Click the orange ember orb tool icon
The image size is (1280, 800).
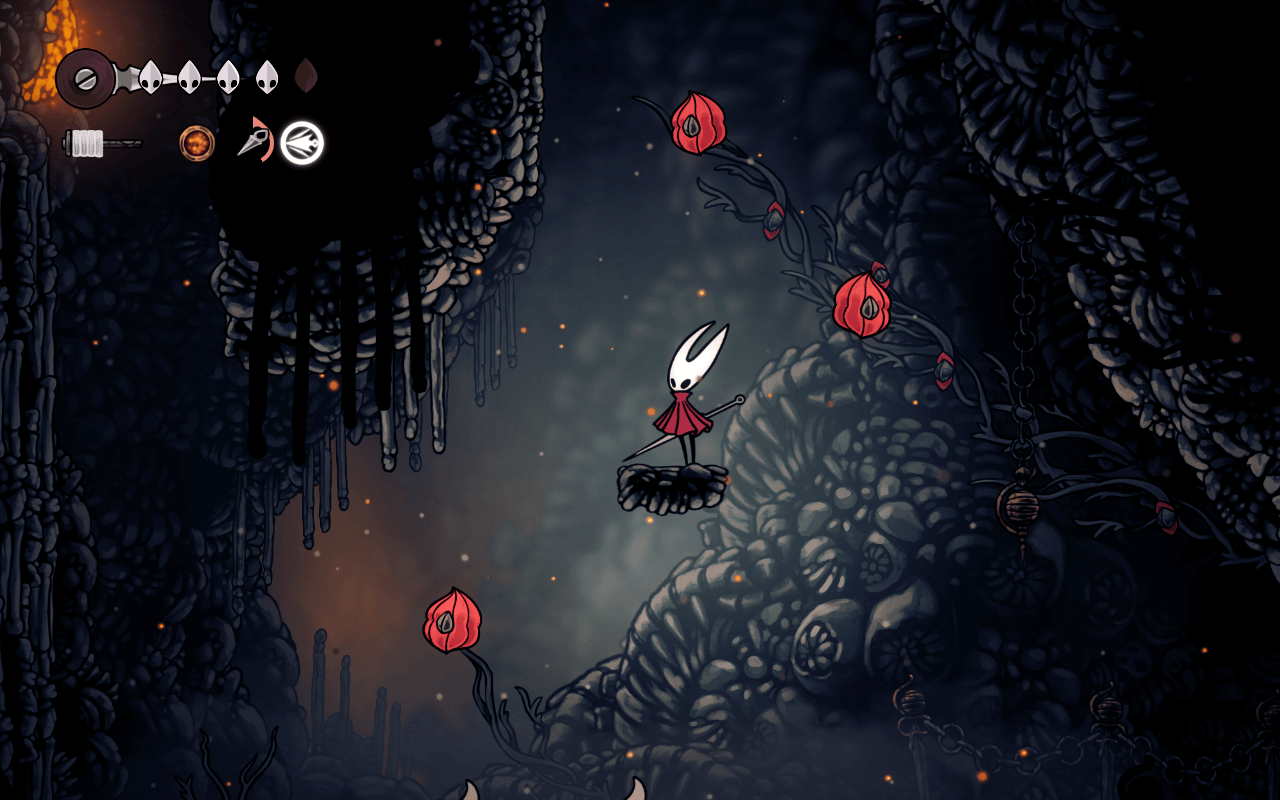point(197,143)
